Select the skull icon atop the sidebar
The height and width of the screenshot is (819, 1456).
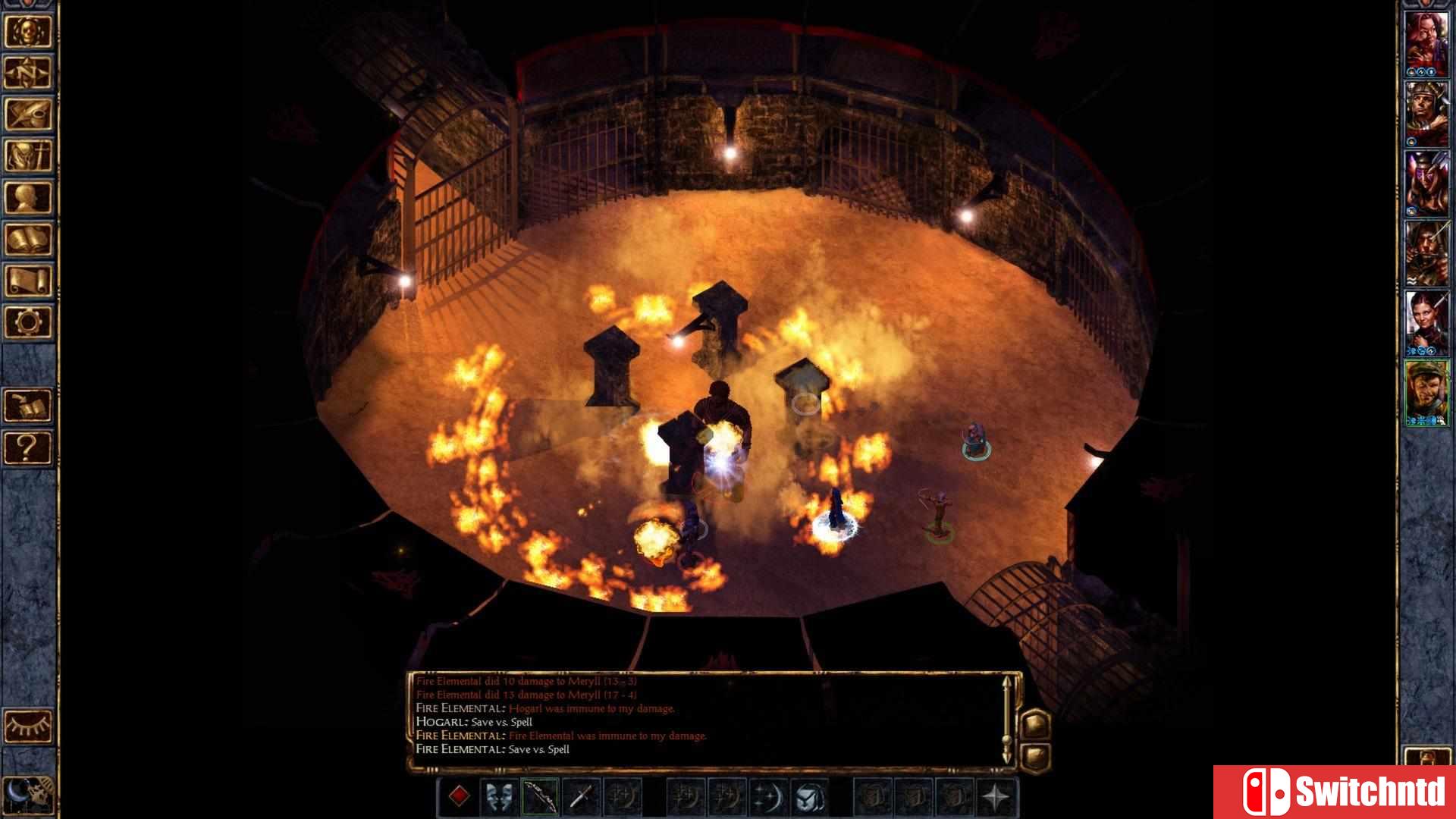click(28, 32)
